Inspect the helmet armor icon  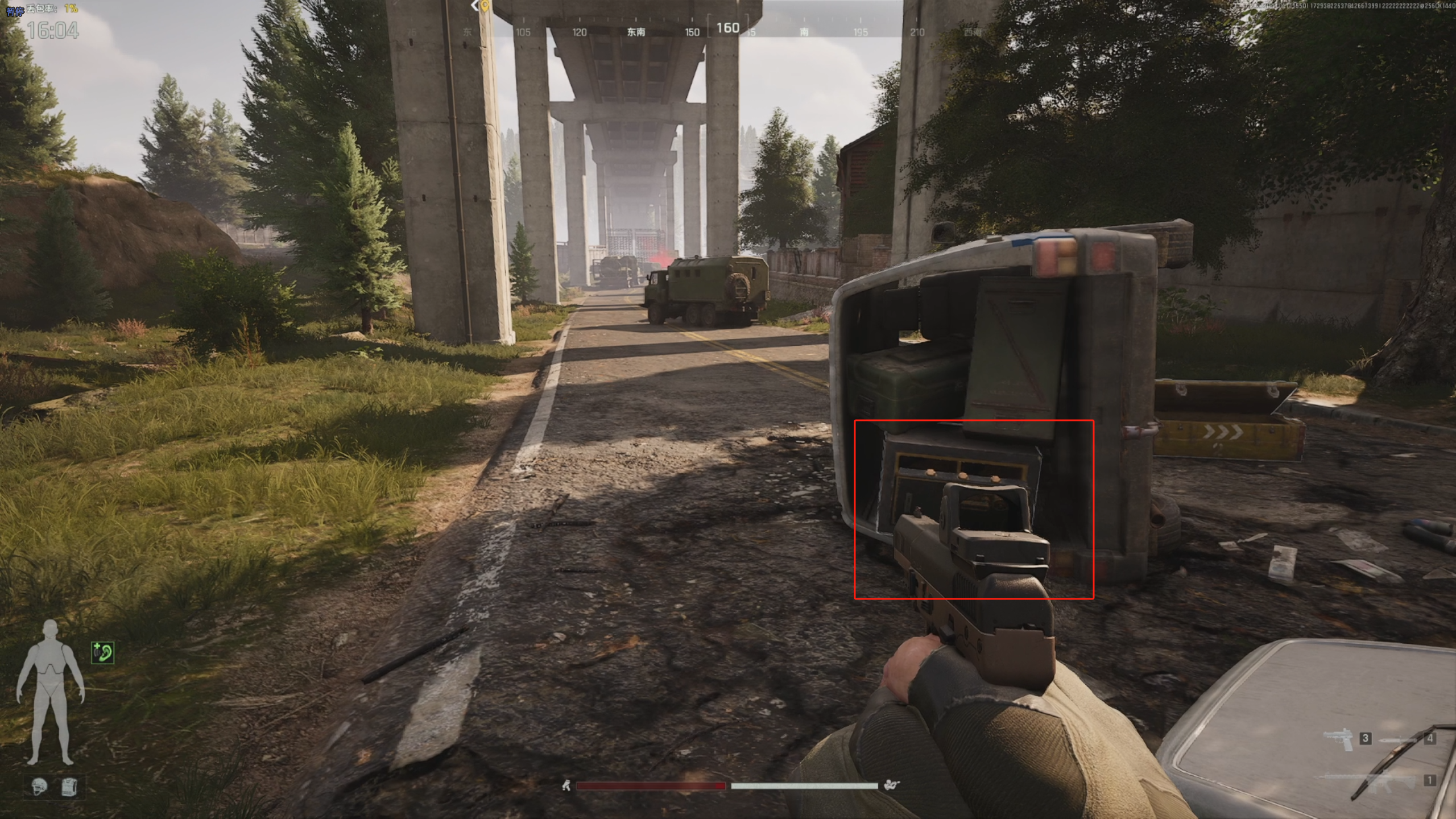coord(40,787)
